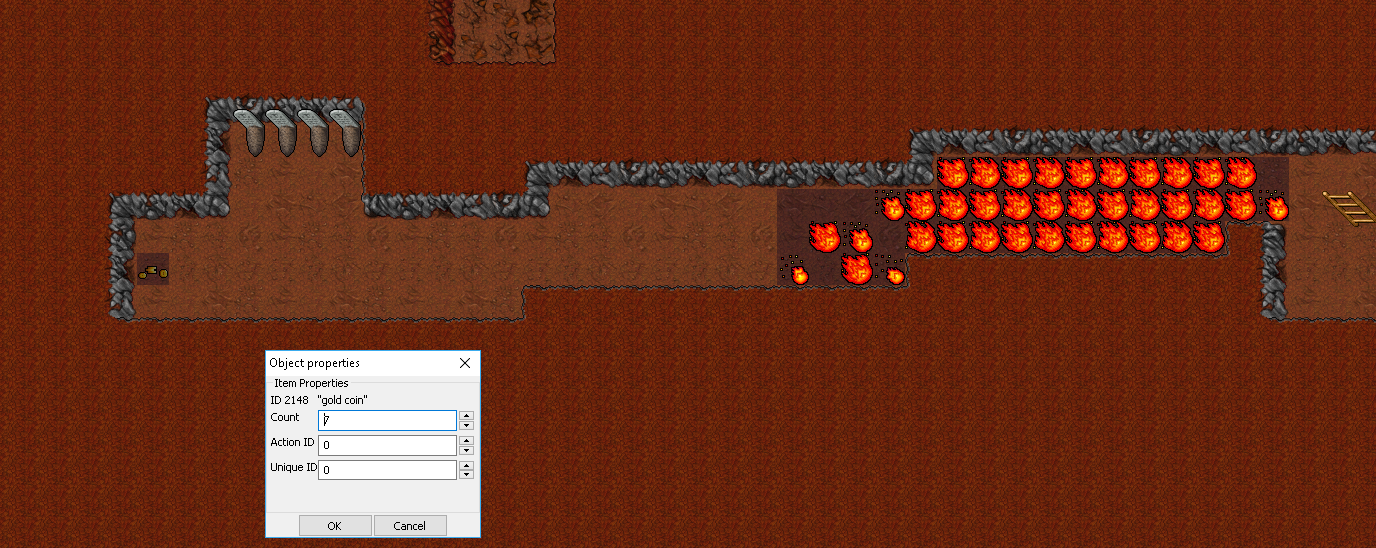Lower the Action ID with its down arrow
This screenshot has width=1376, height=548.
point(466,450)
